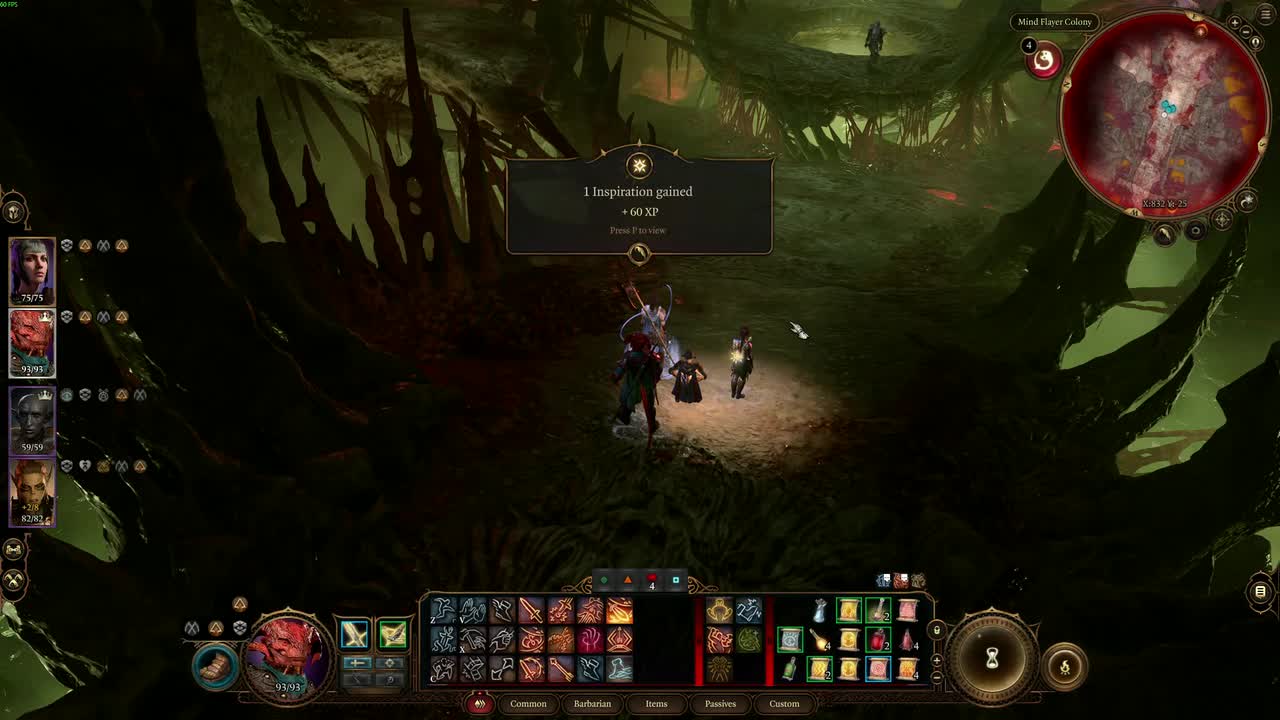1280x720 pixels.
Task: Show the Passives hotbar tab
Action: tap(720, 704)
